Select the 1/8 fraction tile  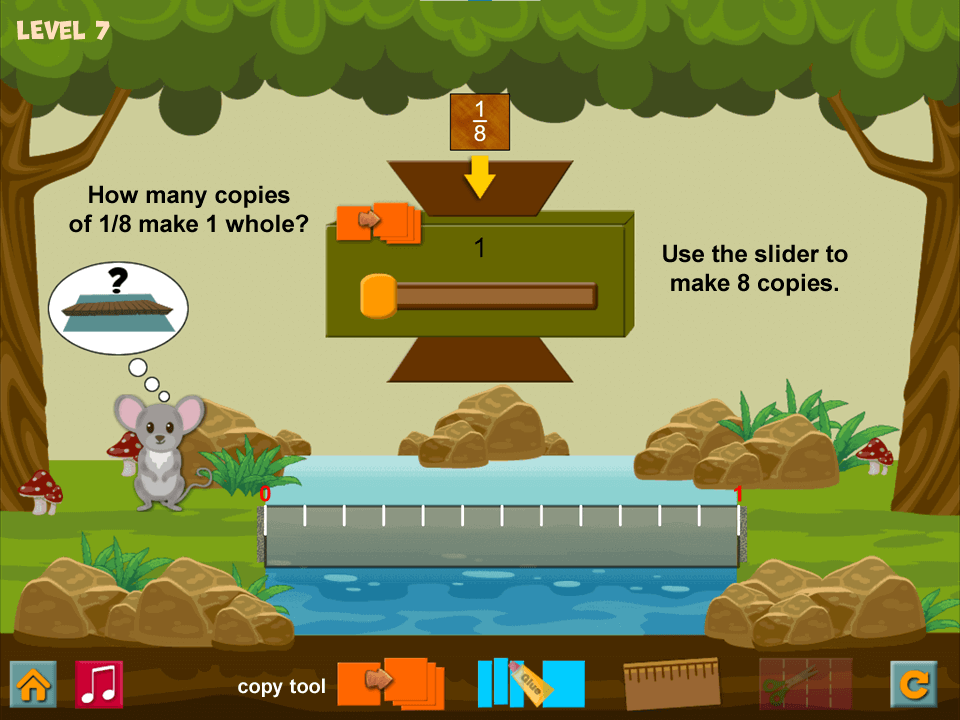480,122
